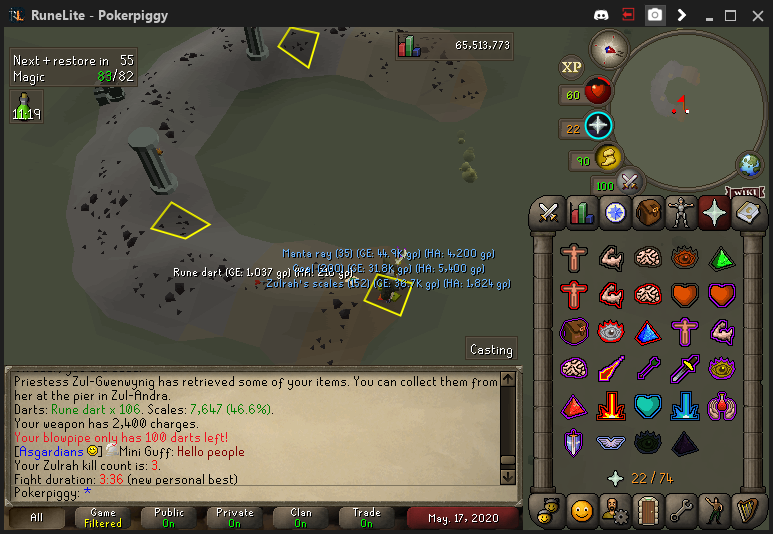Select the Game chat filter tab
This screenshot has width=773, height=534.
[x=103, y=518]
